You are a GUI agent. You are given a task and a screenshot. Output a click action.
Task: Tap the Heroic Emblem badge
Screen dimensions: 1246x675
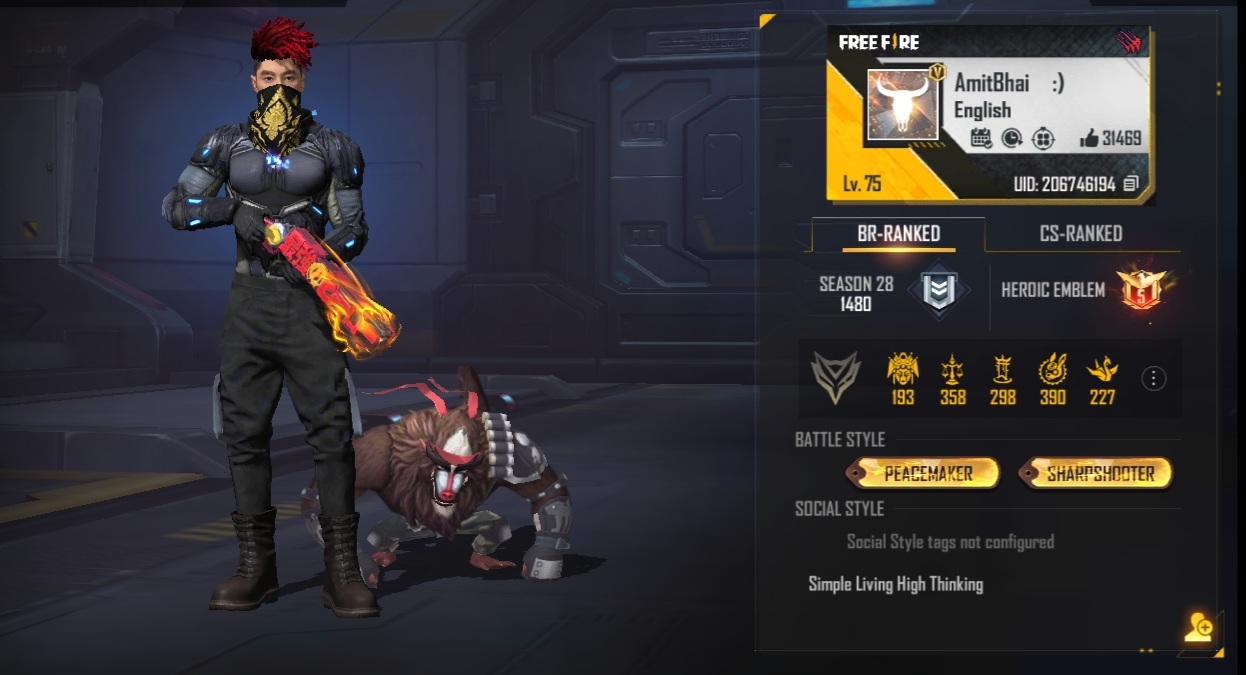coord(1141,290)
